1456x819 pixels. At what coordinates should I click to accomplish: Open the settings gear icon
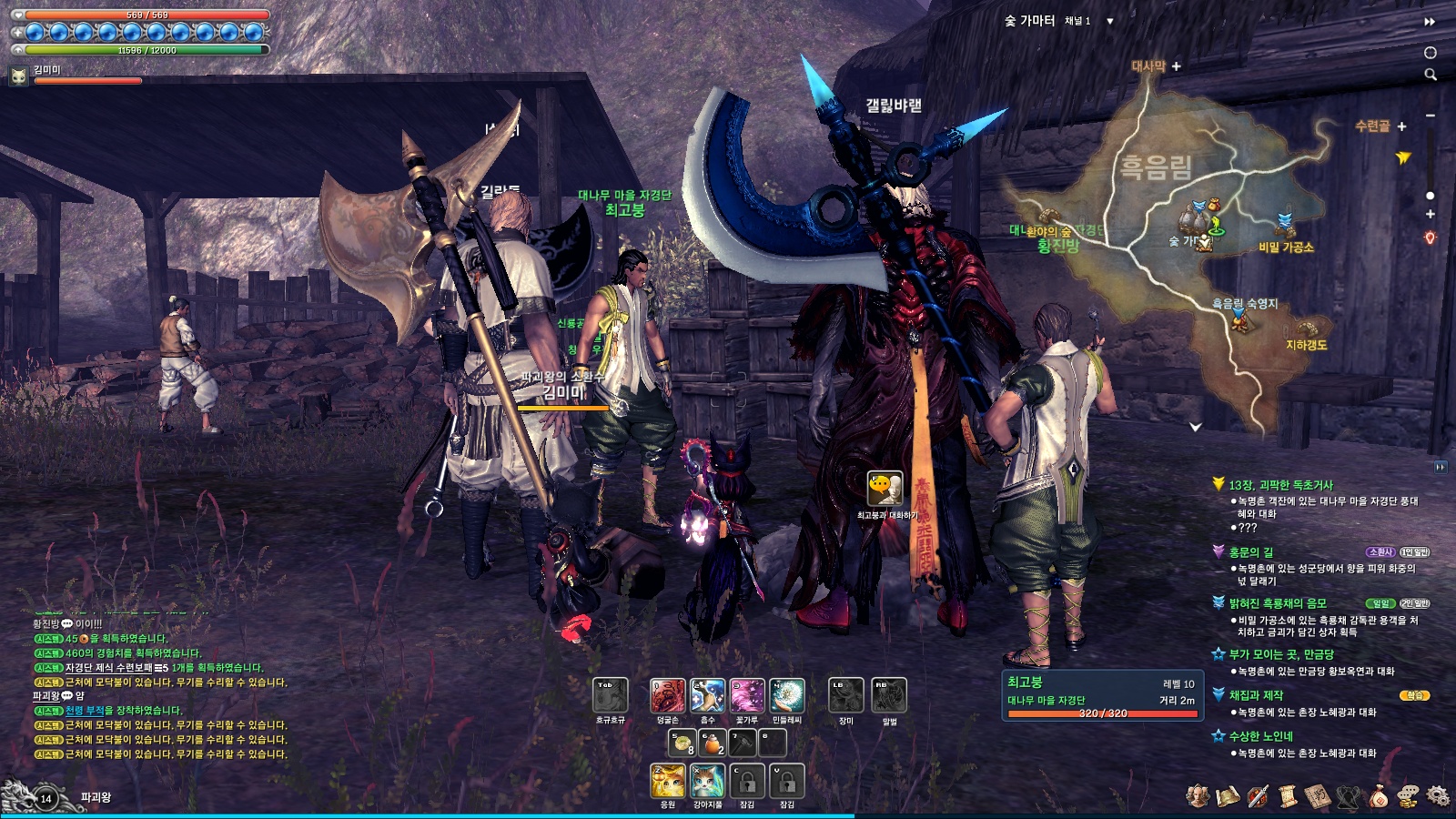point(1438,795)
